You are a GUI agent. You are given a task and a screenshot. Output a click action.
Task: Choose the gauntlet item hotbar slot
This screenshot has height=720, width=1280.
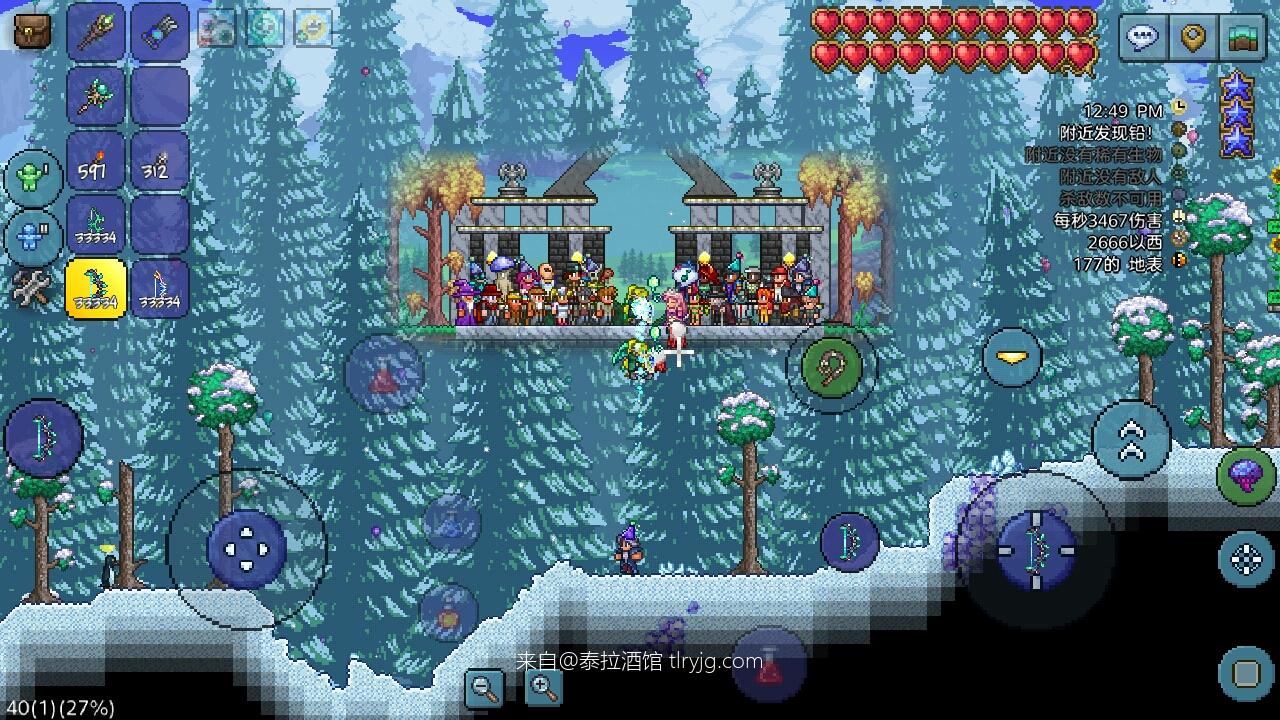160,32
